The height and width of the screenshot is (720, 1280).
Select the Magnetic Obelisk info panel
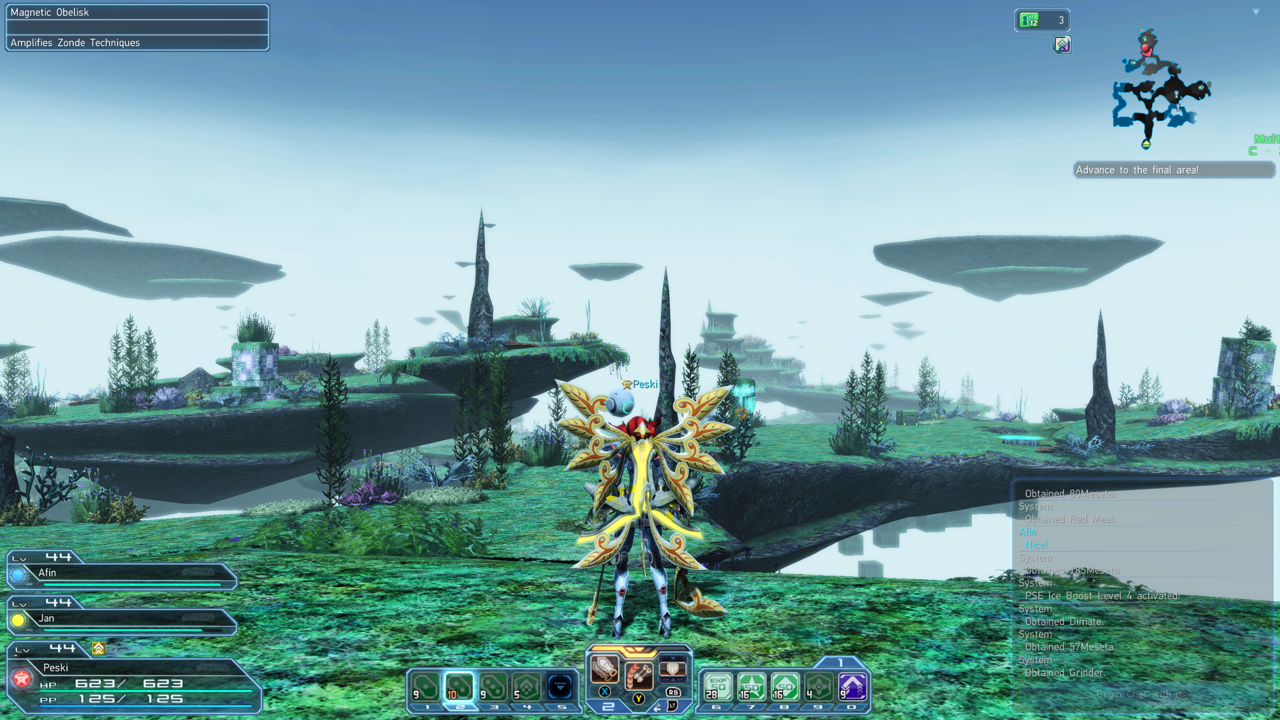coord(137,27)
